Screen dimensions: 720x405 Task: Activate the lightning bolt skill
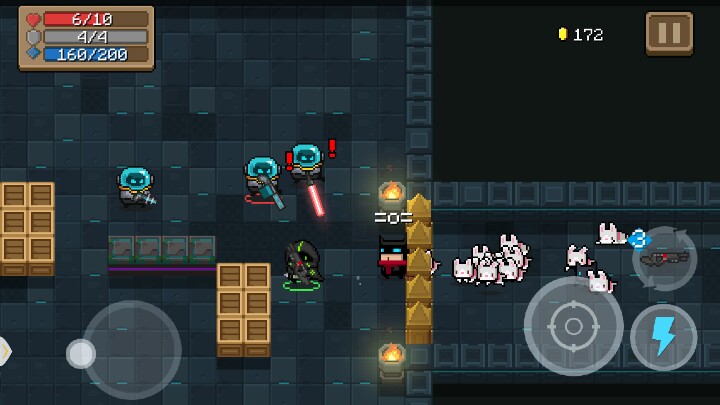[663, 337]
